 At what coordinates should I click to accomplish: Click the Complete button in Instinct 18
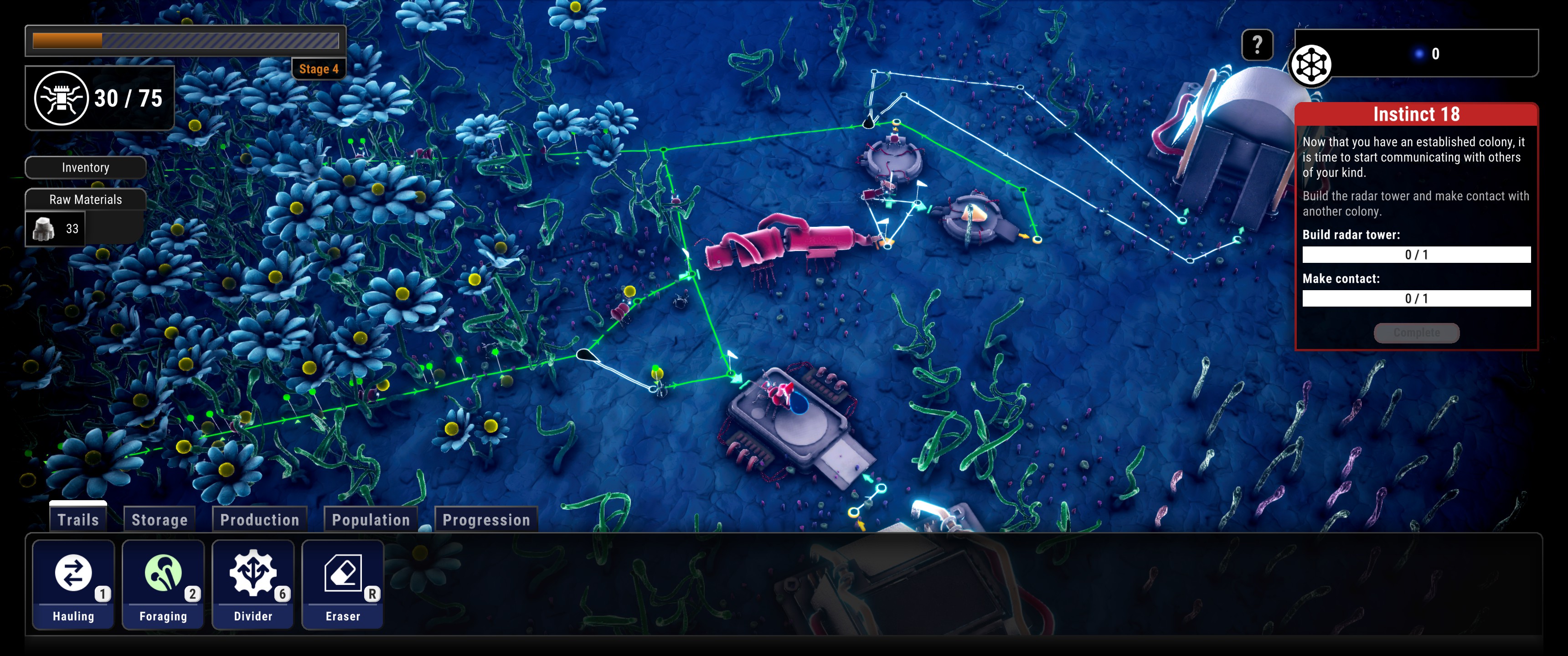pyautogui.click(x=1416, y=332)
